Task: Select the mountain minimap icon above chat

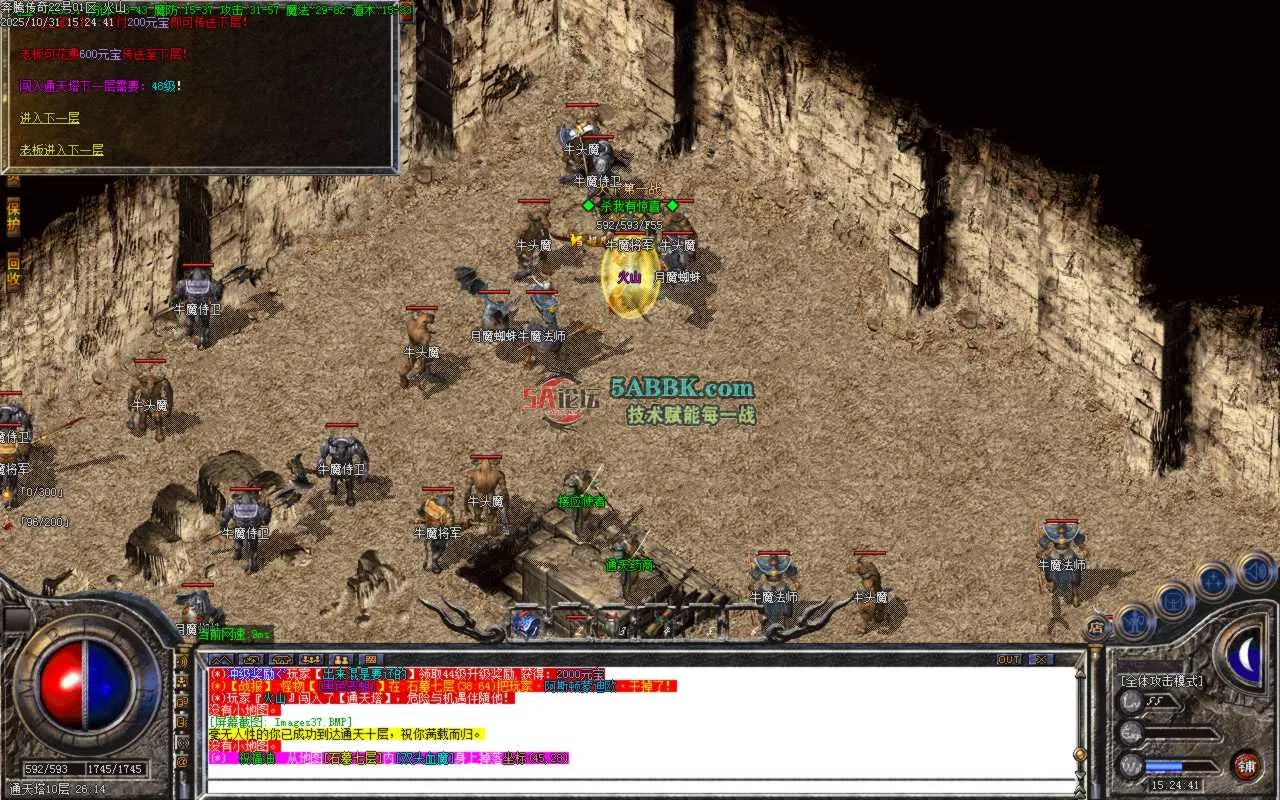Action: [221, 659]
